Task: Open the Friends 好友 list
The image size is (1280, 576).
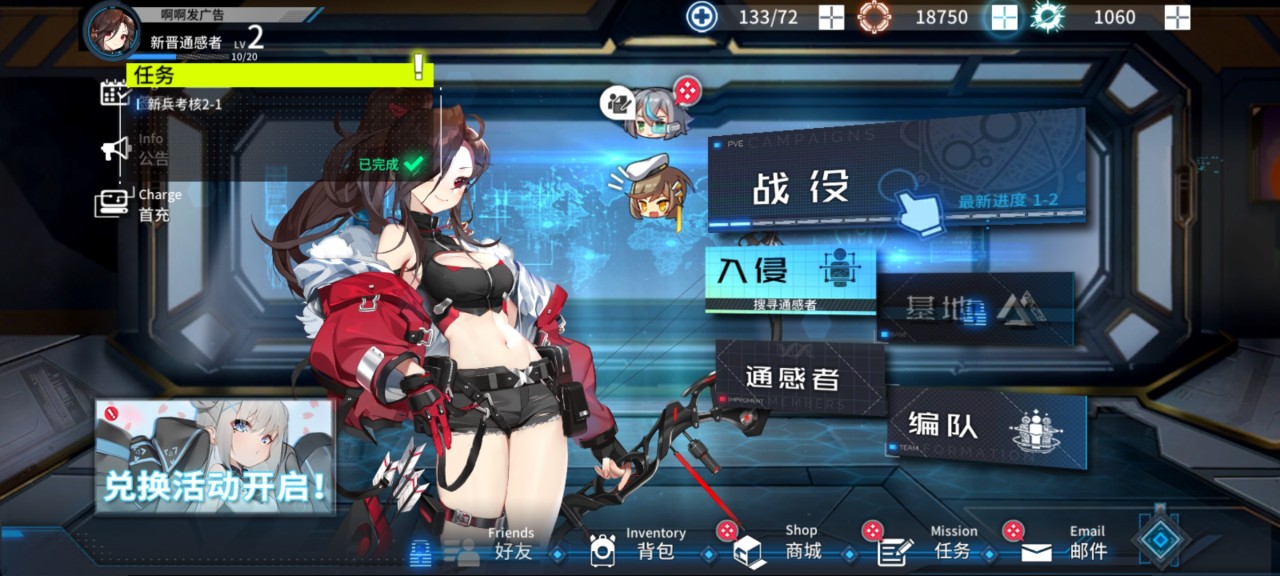Action: pyautogui.click(x=490, y=546)
